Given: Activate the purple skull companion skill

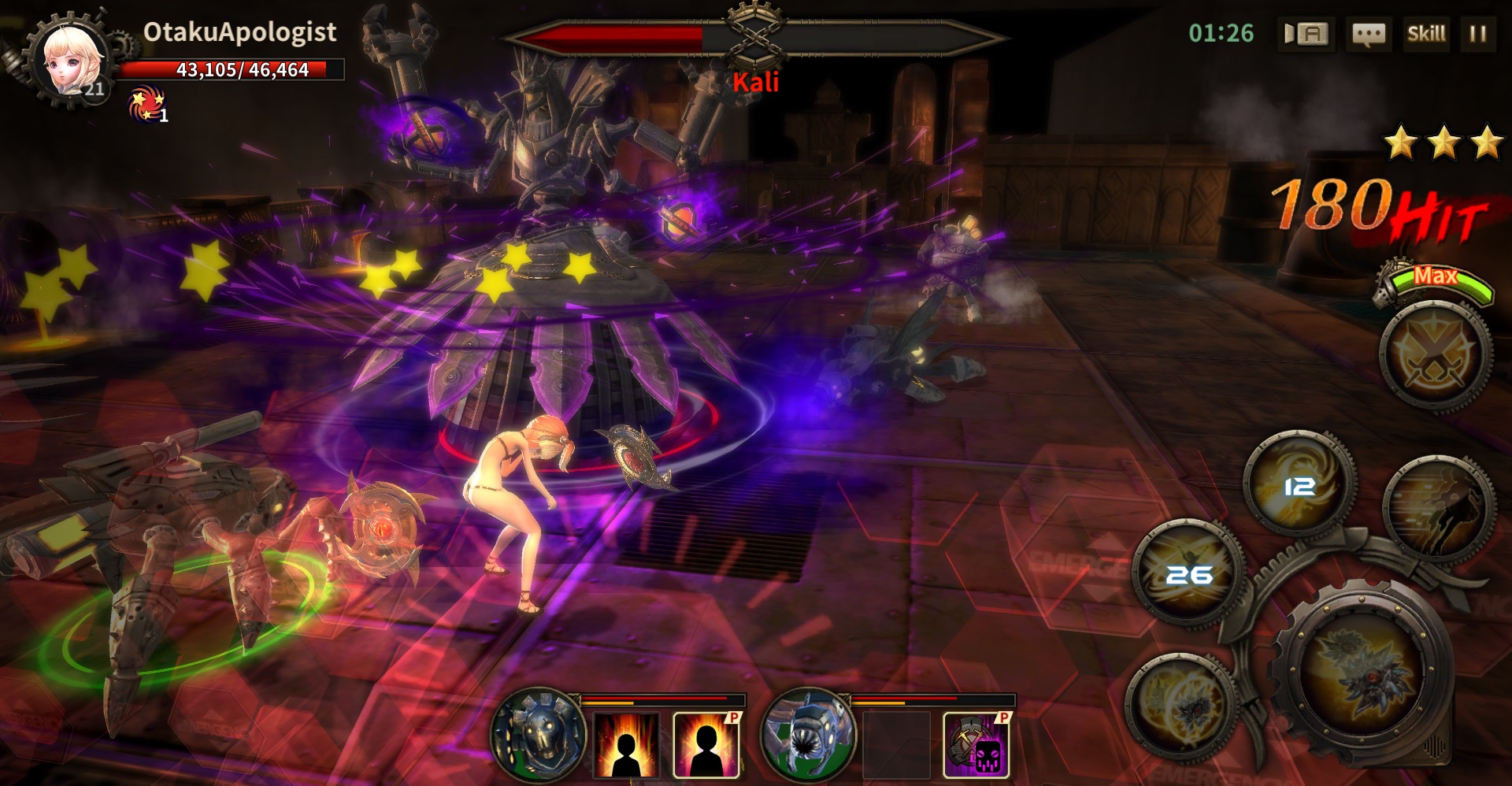Looking at the screenshot, I should click(x=976, y=744).
